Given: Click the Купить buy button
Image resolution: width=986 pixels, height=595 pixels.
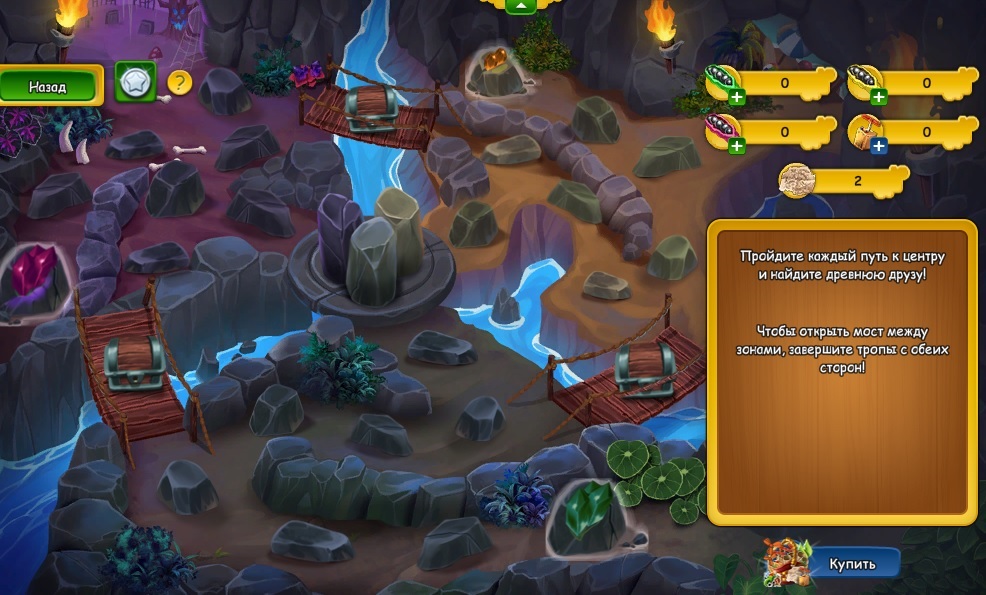Looking at the screenshot, I should click(851, 564).
